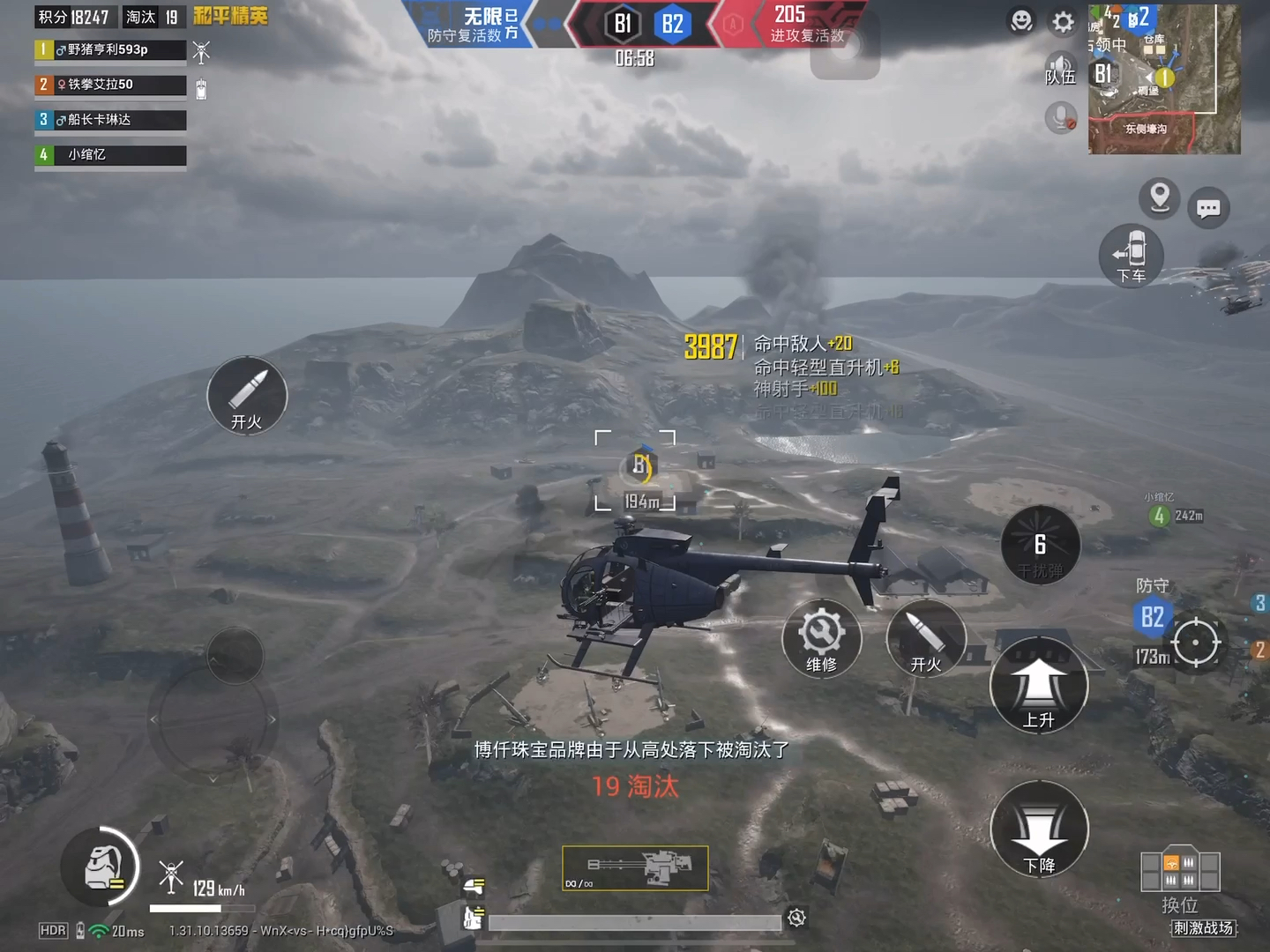Viewport: 1270px width, 952px height.
Task: Open the settings gear icon
Action: pyautogui.click(x=1064, y=22)
